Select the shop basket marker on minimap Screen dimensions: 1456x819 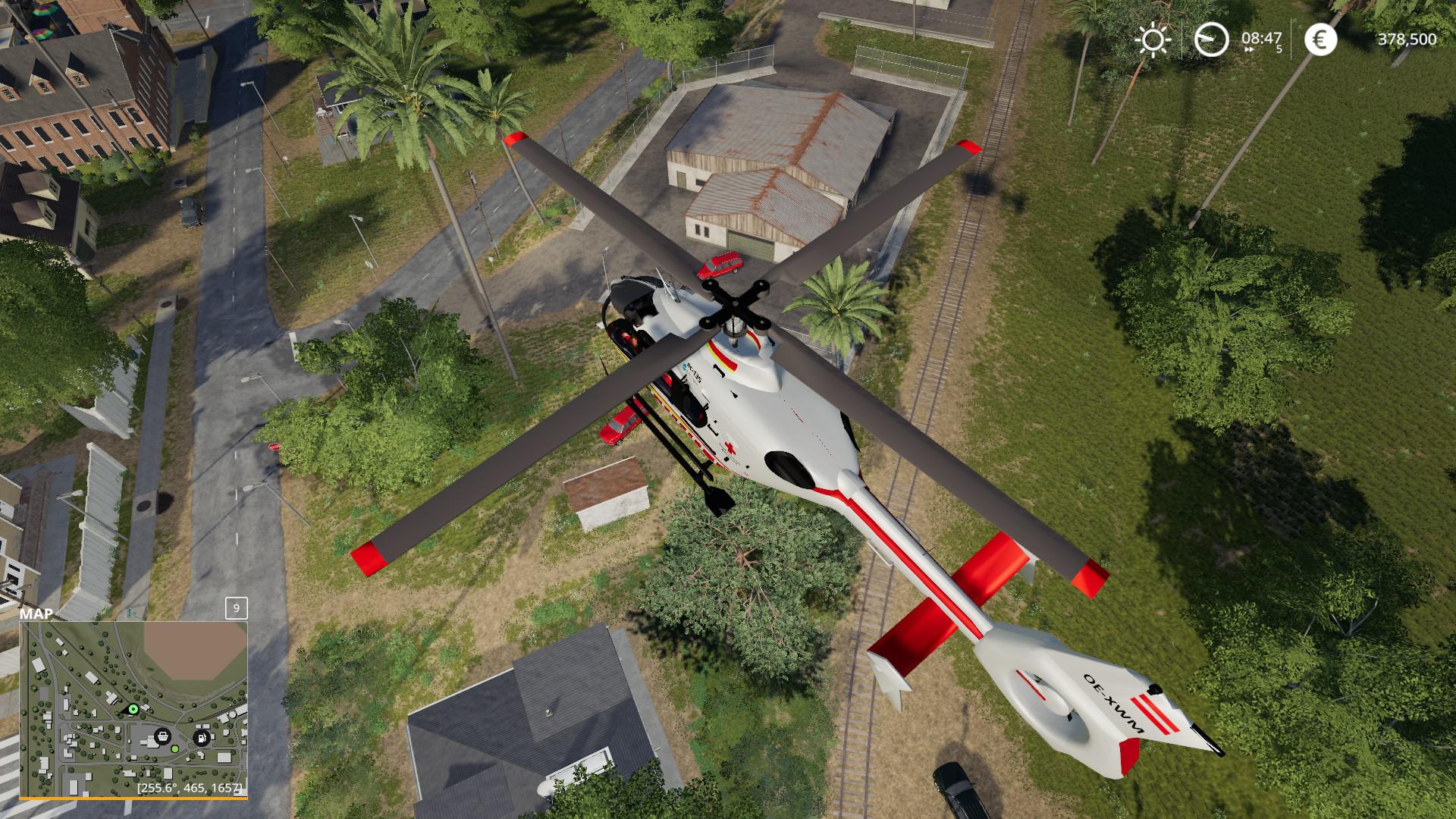tap(162, 736)
